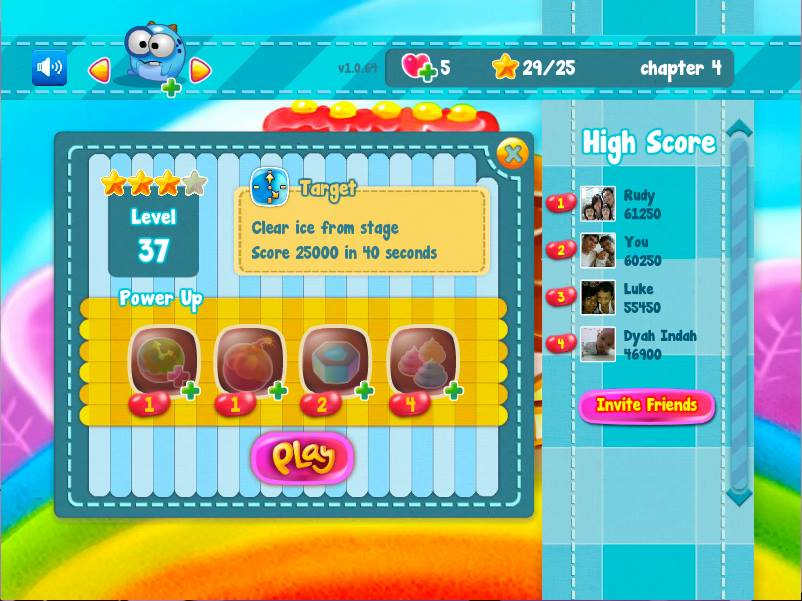The image size is (802, 601).
Task: Invite Friends from the High Score panel
Action: pos(646,405)
